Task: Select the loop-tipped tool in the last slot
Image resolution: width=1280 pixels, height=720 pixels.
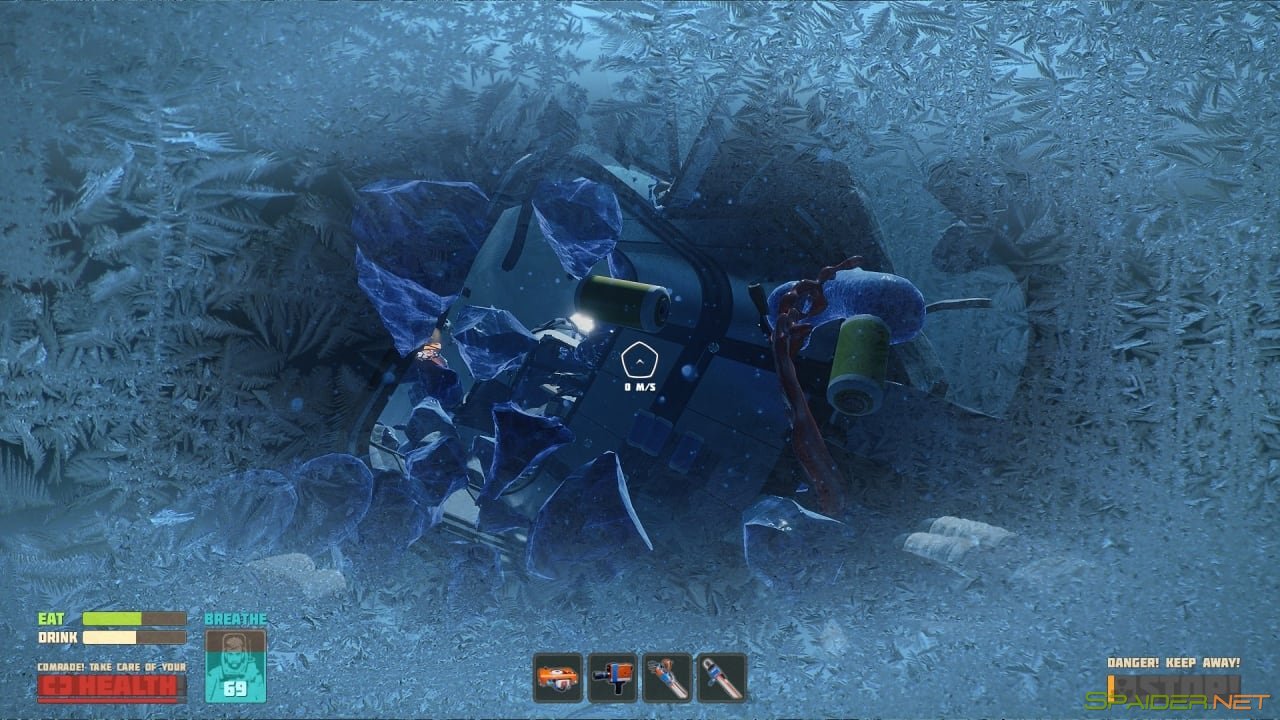Action: 721,677
